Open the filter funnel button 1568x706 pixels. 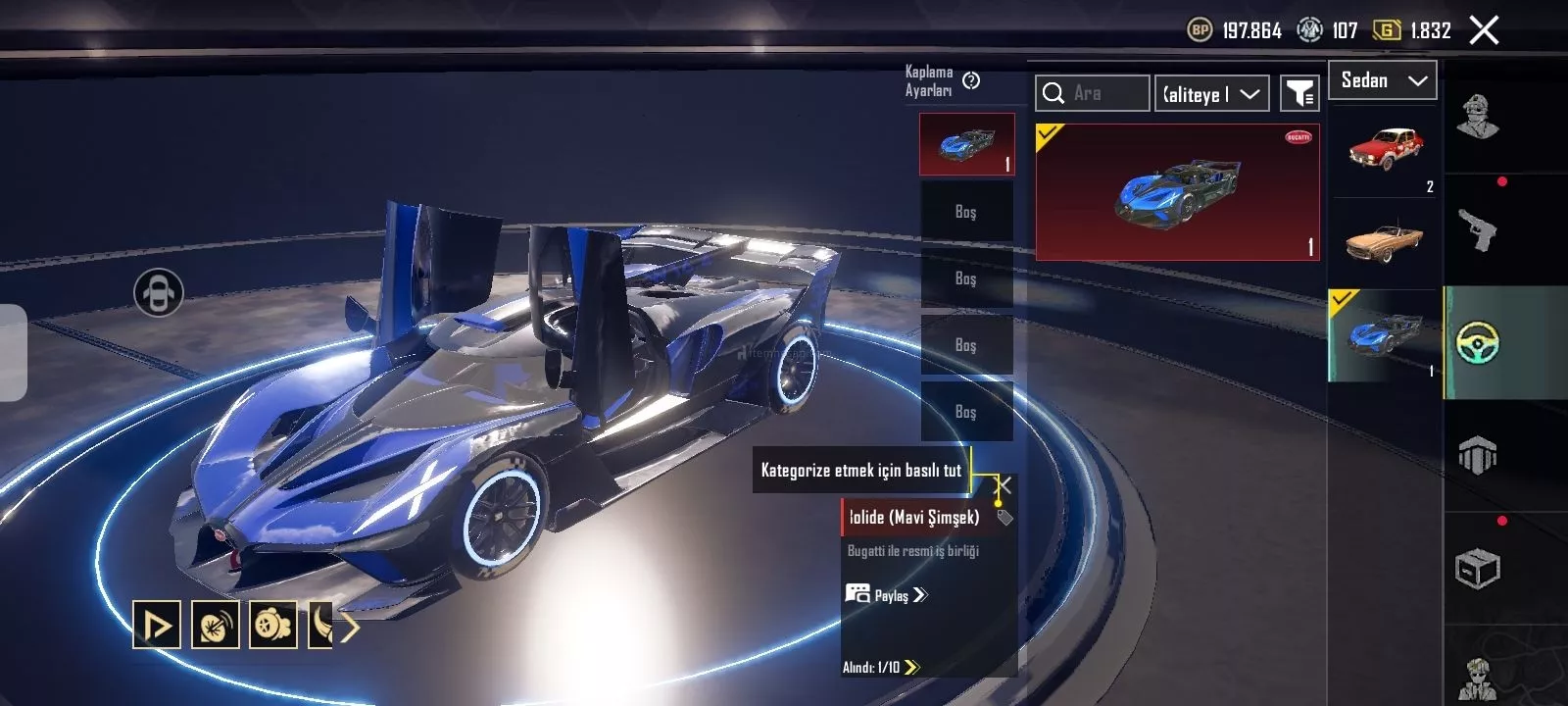1299,94
